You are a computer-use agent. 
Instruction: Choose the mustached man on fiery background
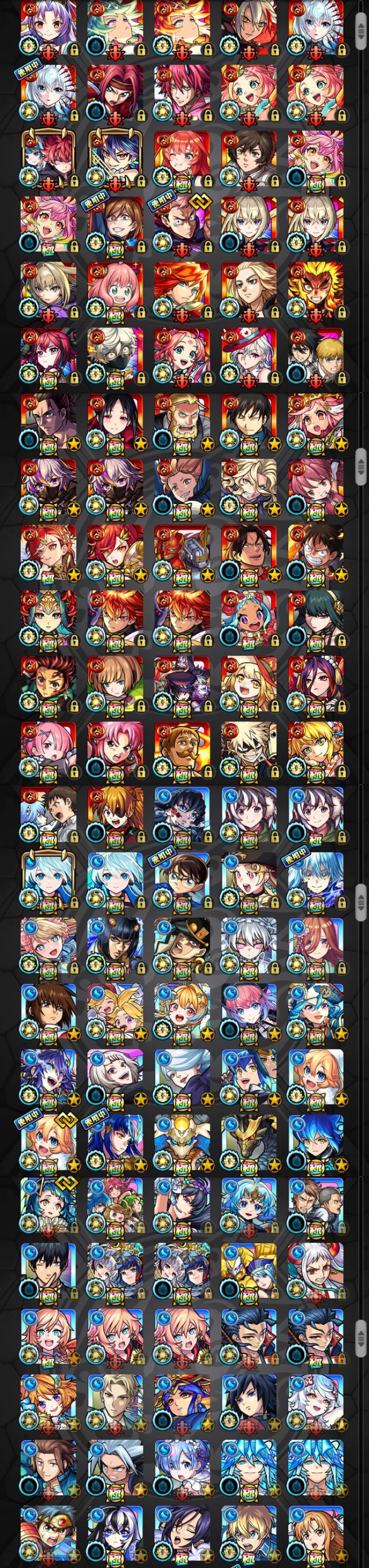coord(182,749)
